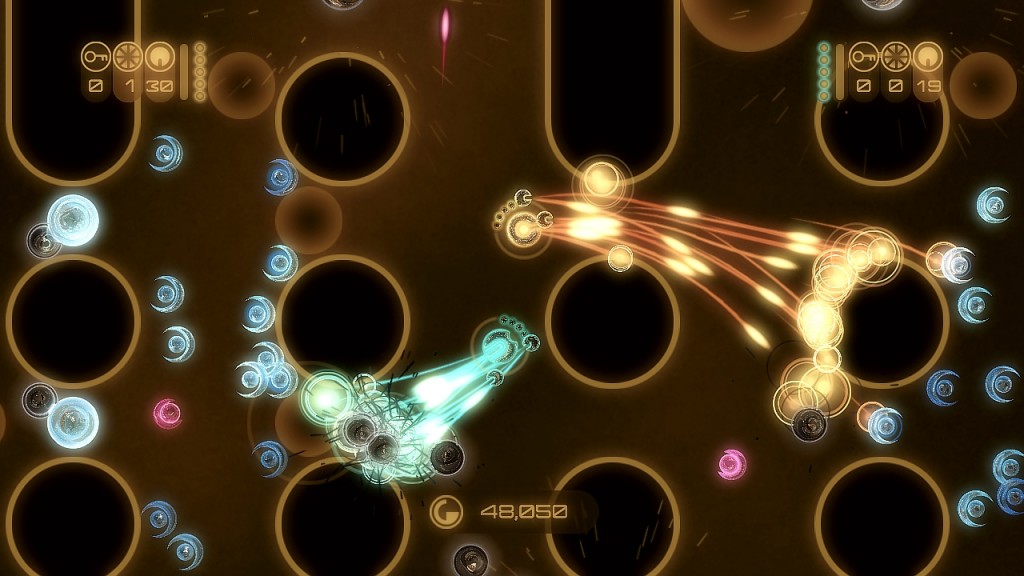Select the spoked wheel icon in the teal-dot HUD
The height and width of the screenshot is (576, 1024).
point(896,57)
